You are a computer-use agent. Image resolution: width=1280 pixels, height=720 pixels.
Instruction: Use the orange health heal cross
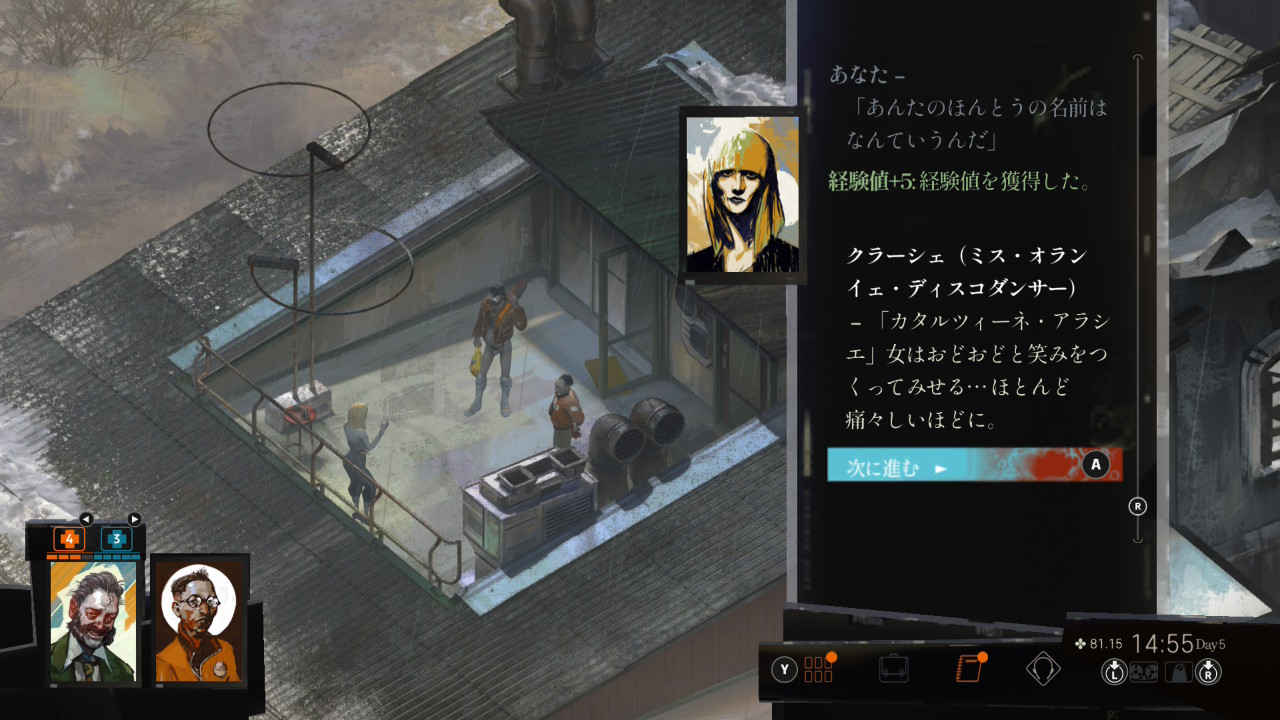point(69,539)
